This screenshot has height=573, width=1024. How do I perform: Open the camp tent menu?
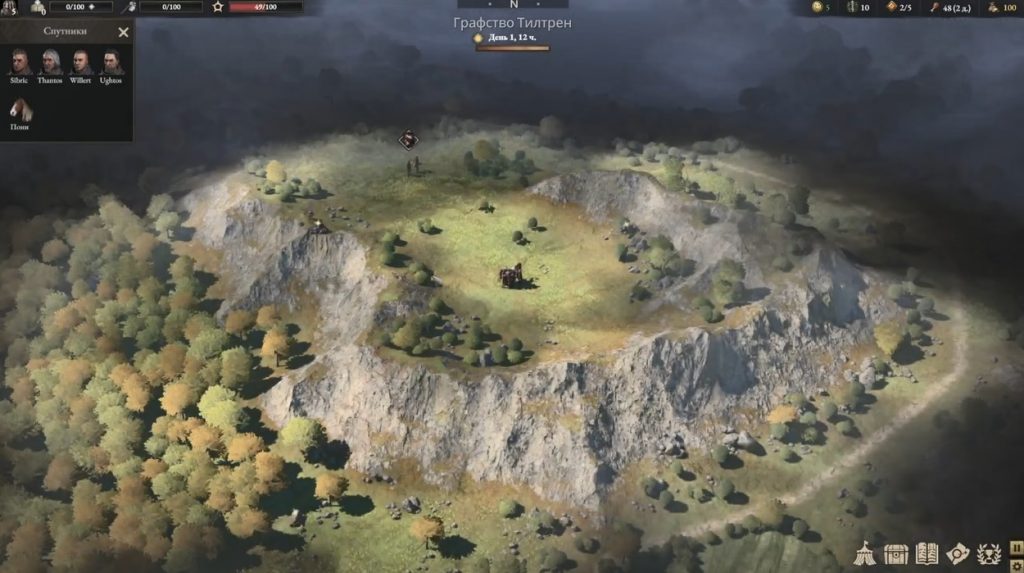coord(866,553)
